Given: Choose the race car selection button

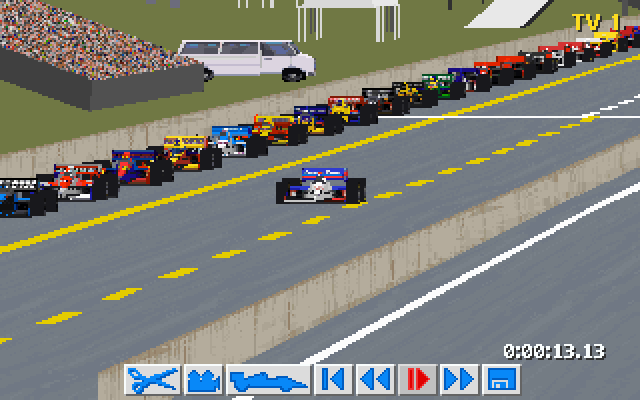Looking at the screenshot, I should (x=268, y=380).
